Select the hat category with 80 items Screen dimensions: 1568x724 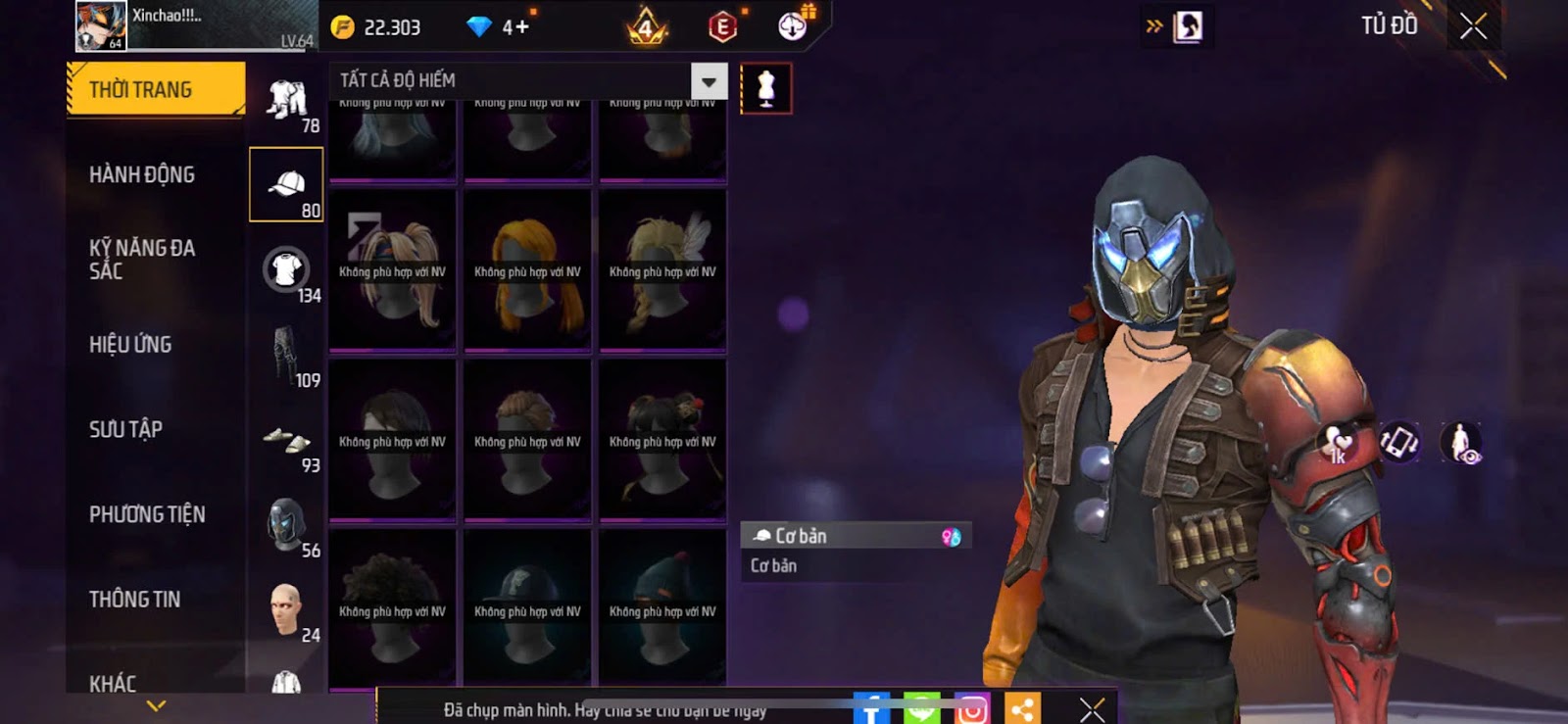click(286, 185)
